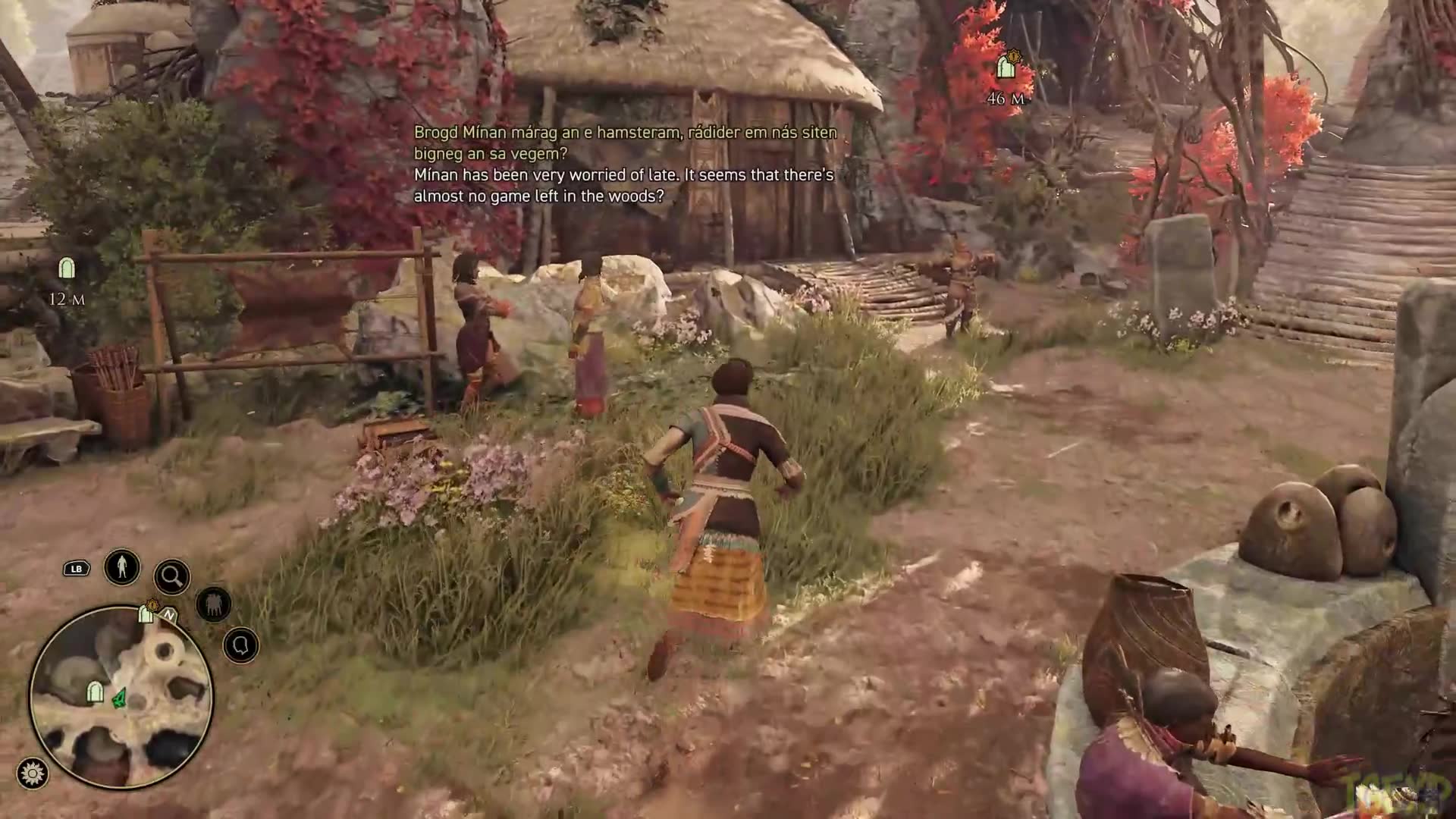Open the companions group icon
Image resolution: width=1456 pixels, height=819 pixels.
point(214,603)
